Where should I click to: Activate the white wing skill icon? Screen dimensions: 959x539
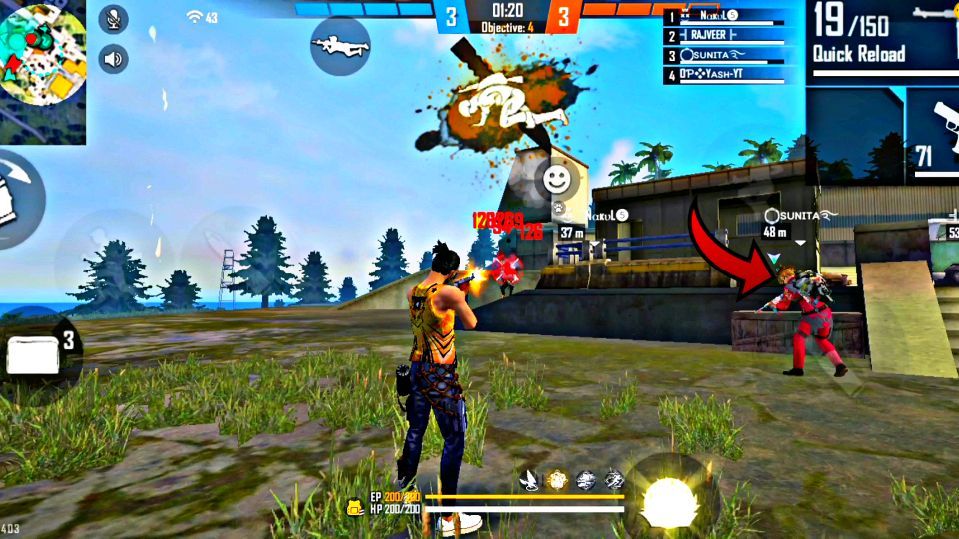[x=528, y=480]
